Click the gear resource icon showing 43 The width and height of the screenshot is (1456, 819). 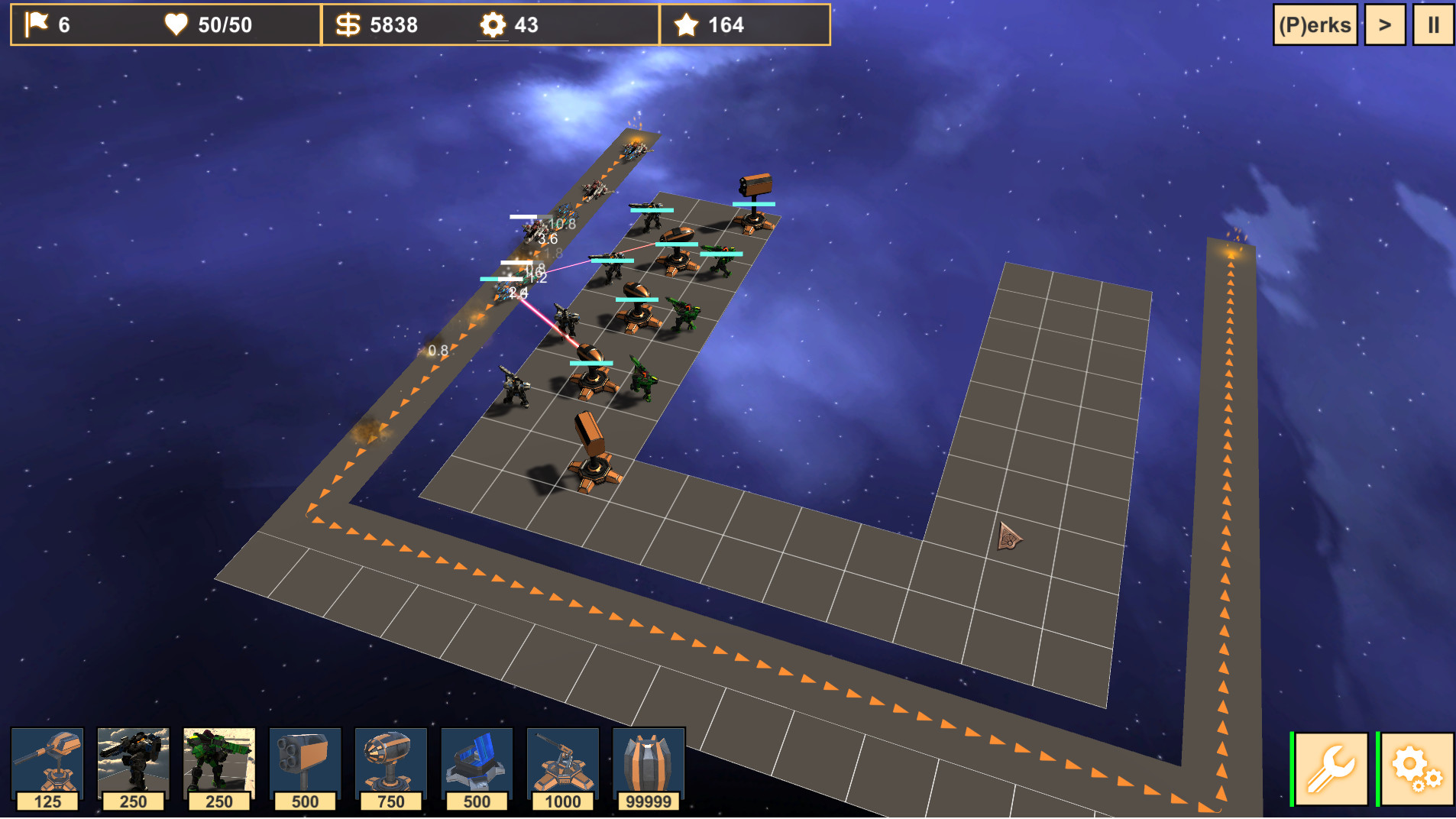pos(493,24)
